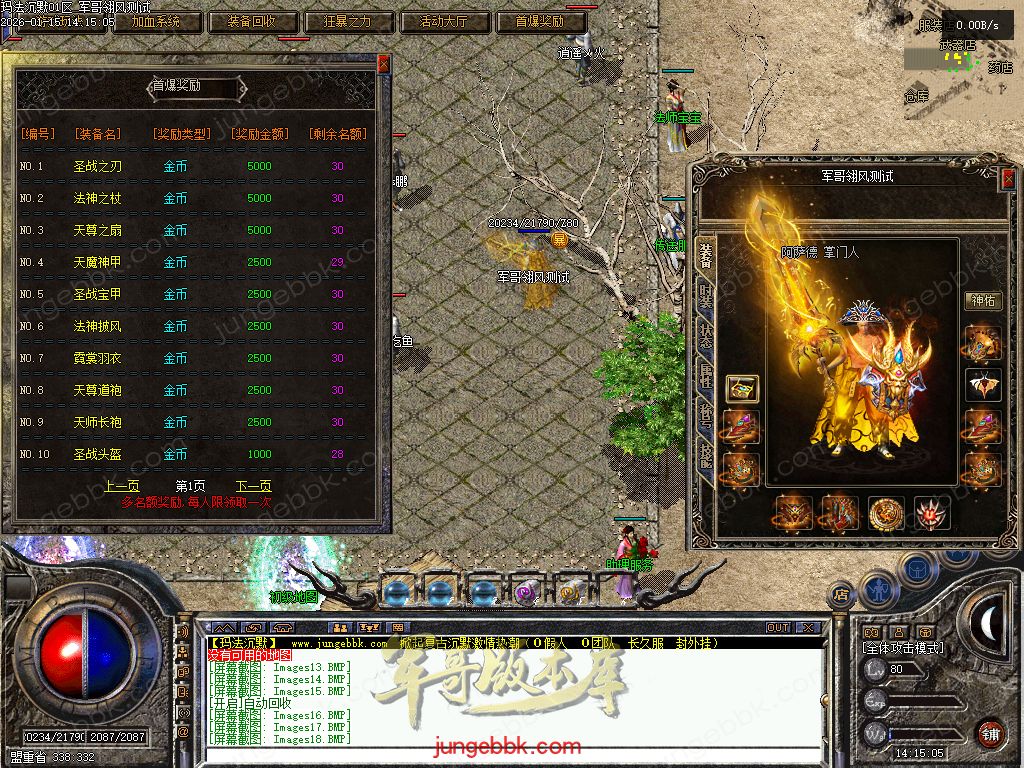This screenshot has height=768, width=1024.
Task: Close the 首爆奖励 reward window
Action: pyautogui.click(x=383, y=64)
